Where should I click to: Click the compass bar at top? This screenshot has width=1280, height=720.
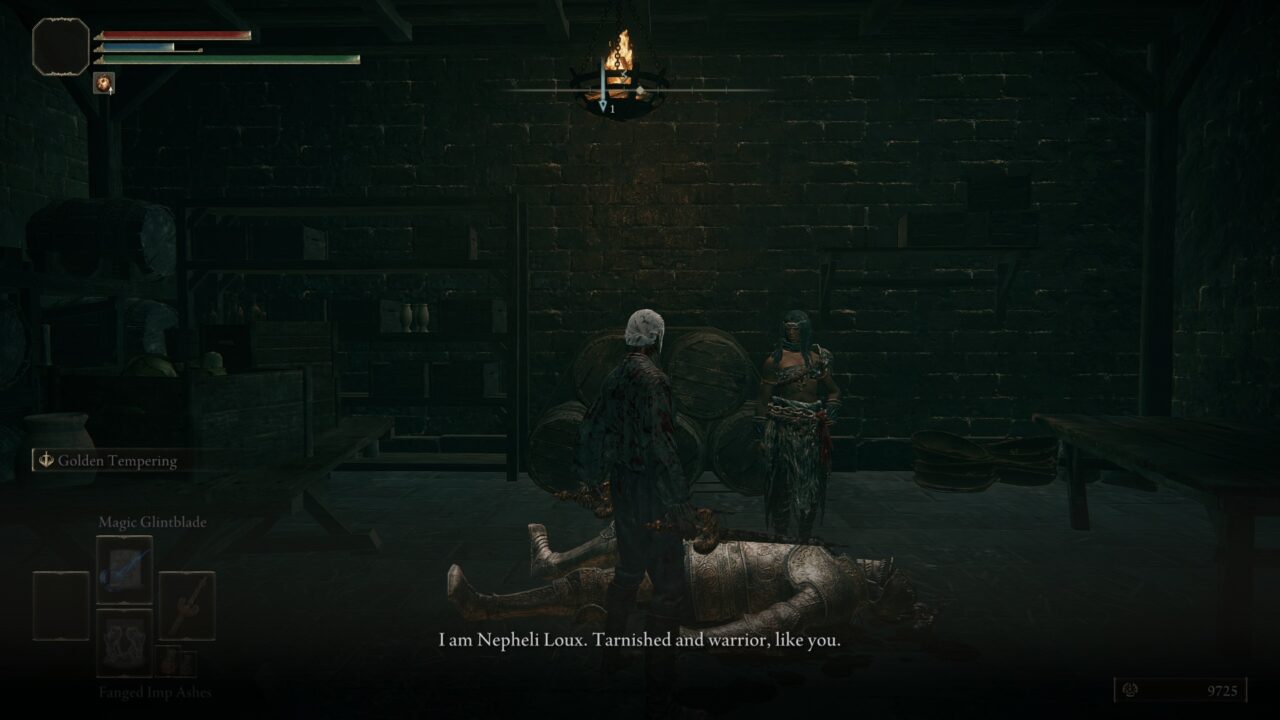click(x=640, y=90)
